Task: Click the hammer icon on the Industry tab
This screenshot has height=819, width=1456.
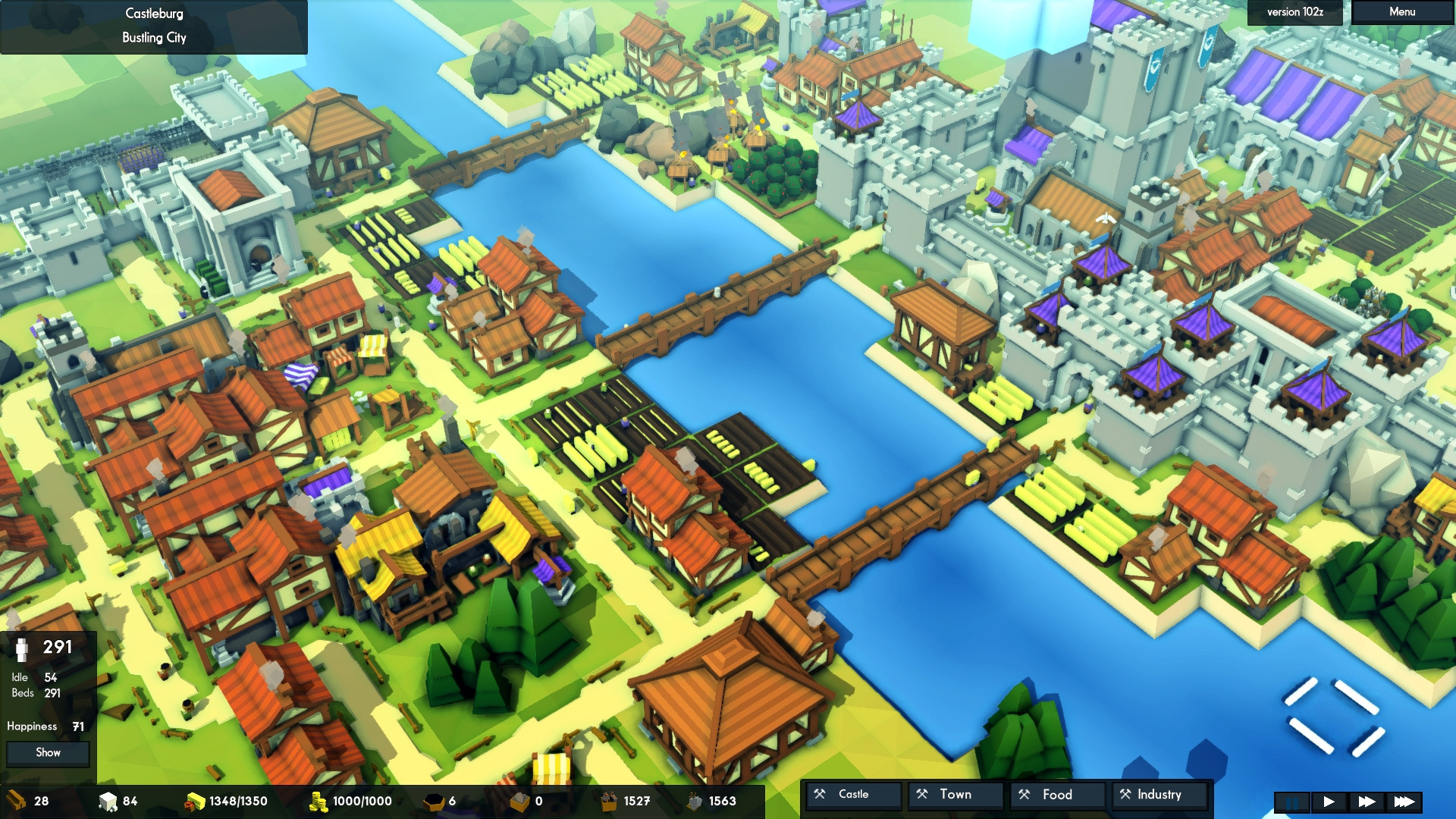Action: click(x=1125, y=795)
